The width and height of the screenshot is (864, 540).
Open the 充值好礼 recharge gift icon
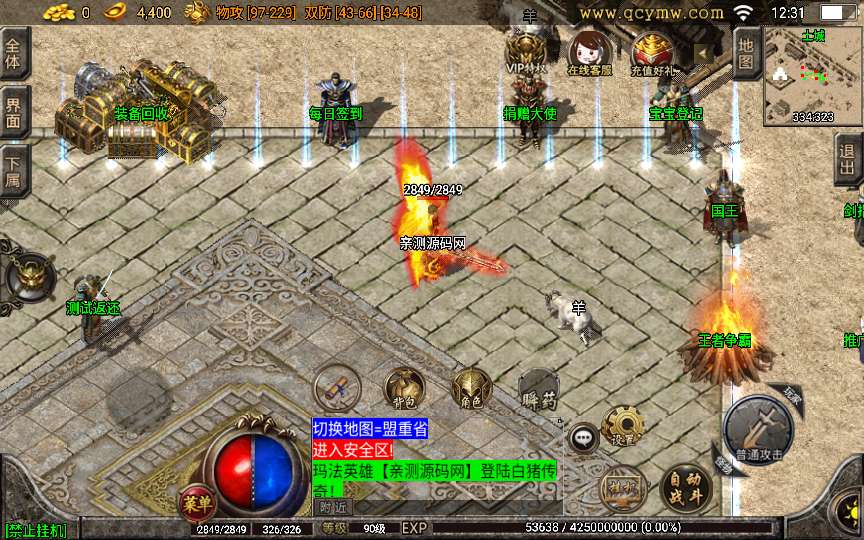(652, 54)
